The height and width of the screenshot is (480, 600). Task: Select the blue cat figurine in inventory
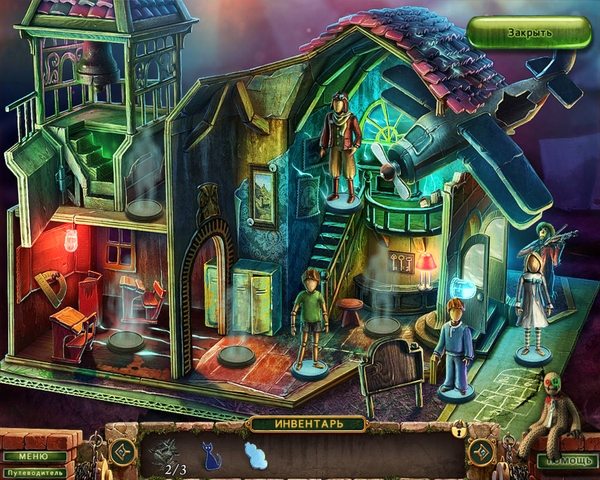tap(212, 453)
